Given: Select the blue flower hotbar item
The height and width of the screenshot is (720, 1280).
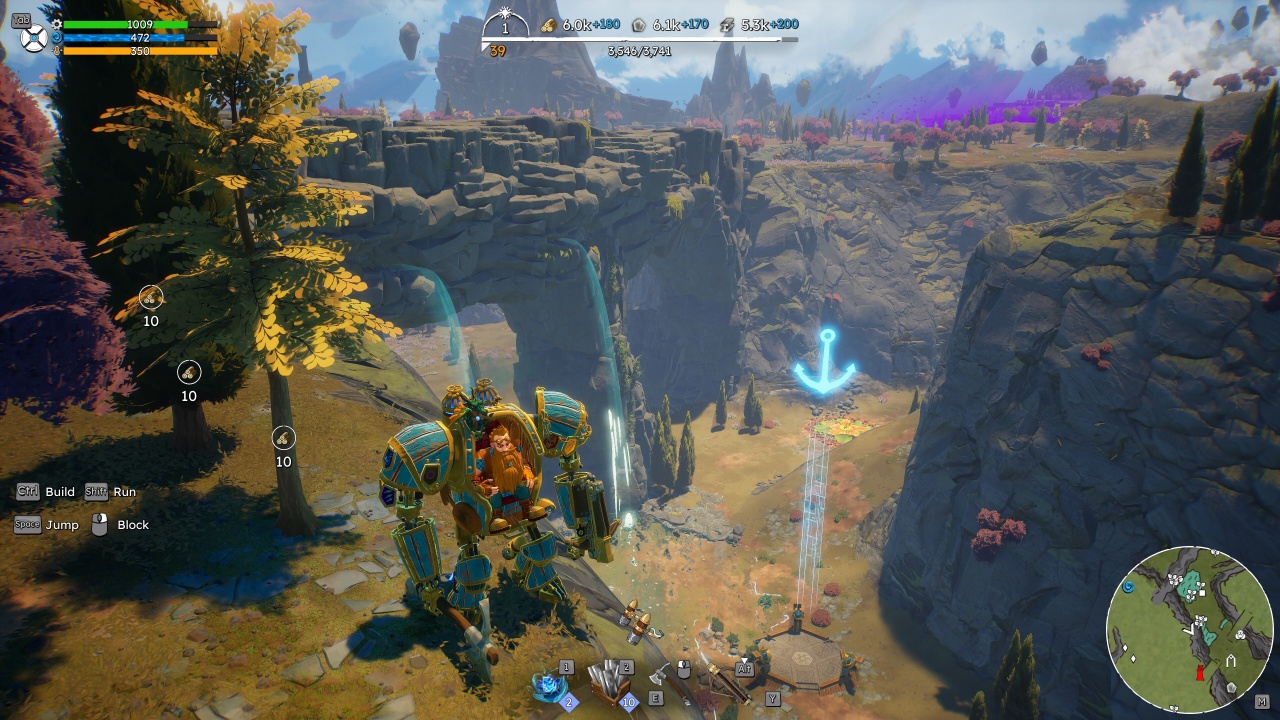Looking at the screenshot, I should coord(549,687).
